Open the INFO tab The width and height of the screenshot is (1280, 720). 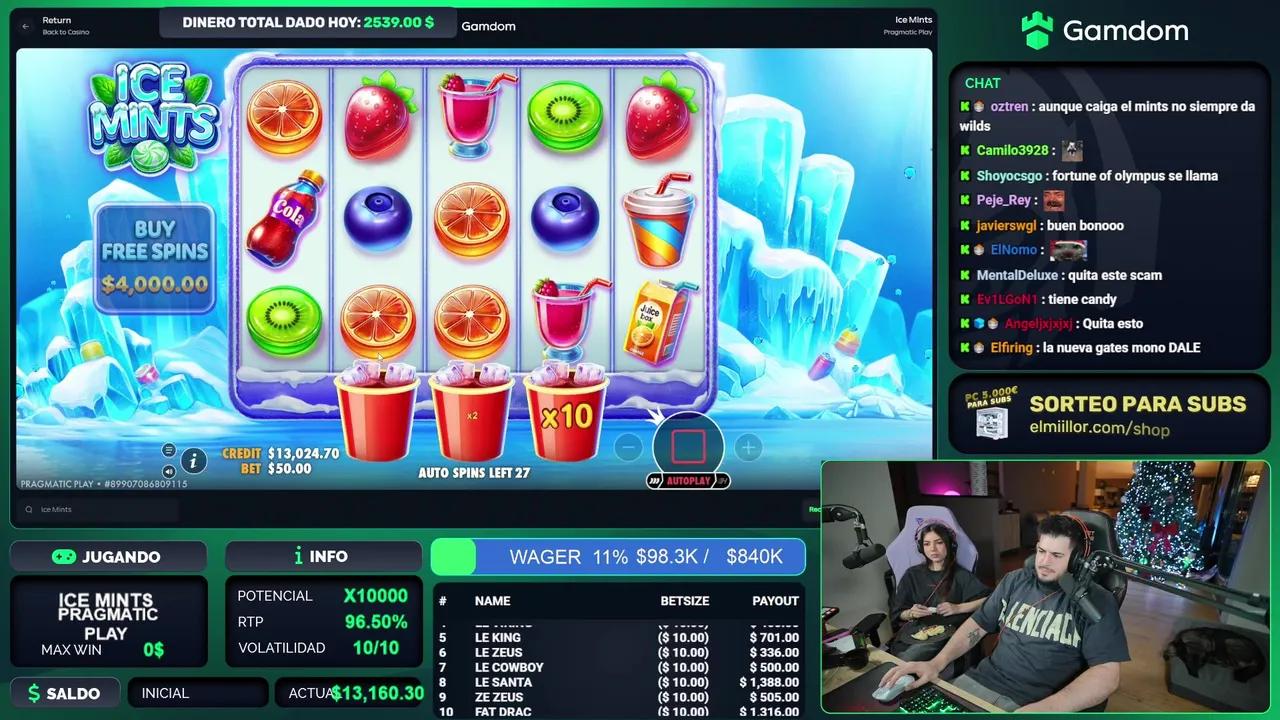click(323, 556)
